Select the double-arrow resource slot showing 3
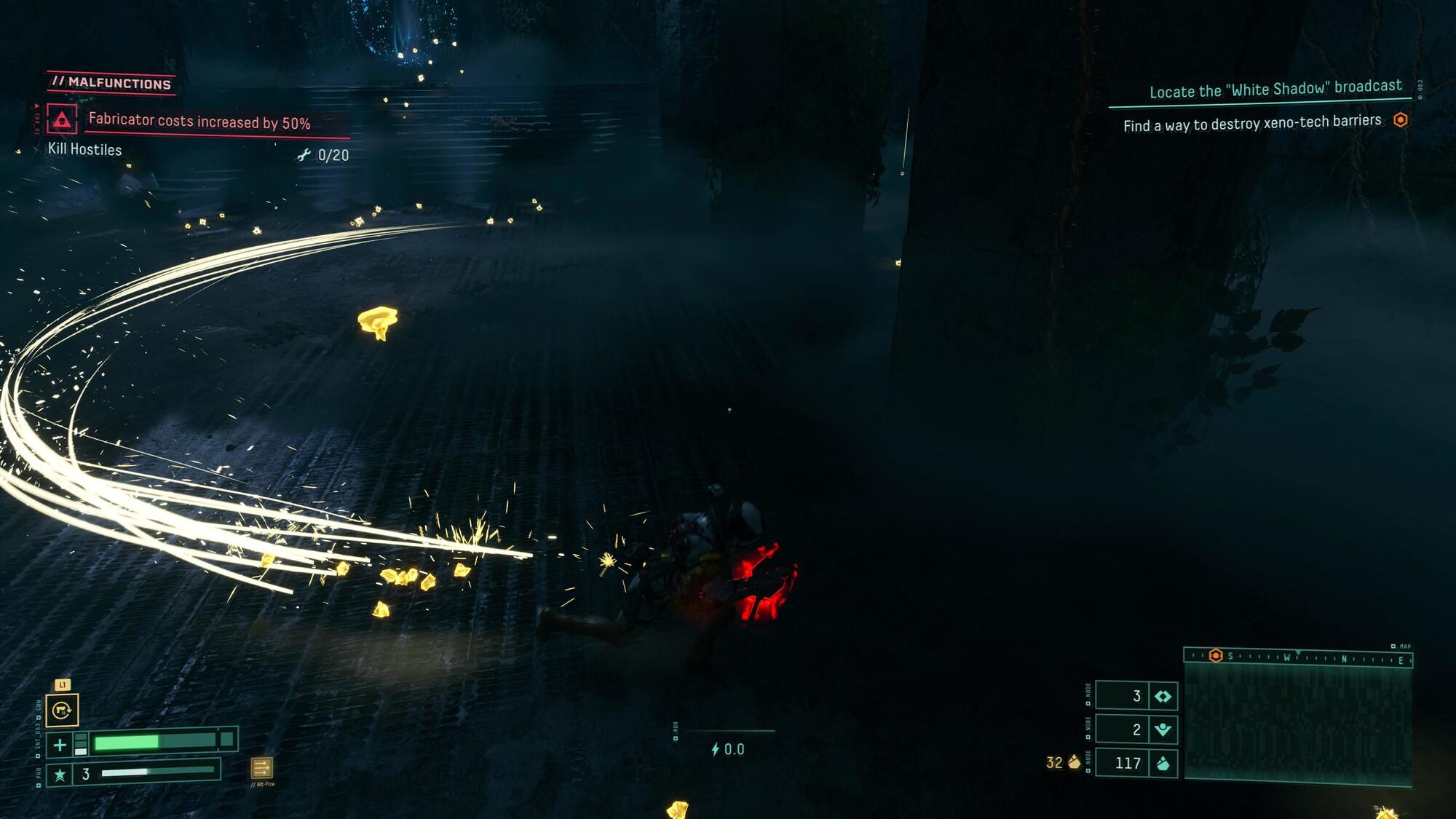 click(x=1136, y=696)
